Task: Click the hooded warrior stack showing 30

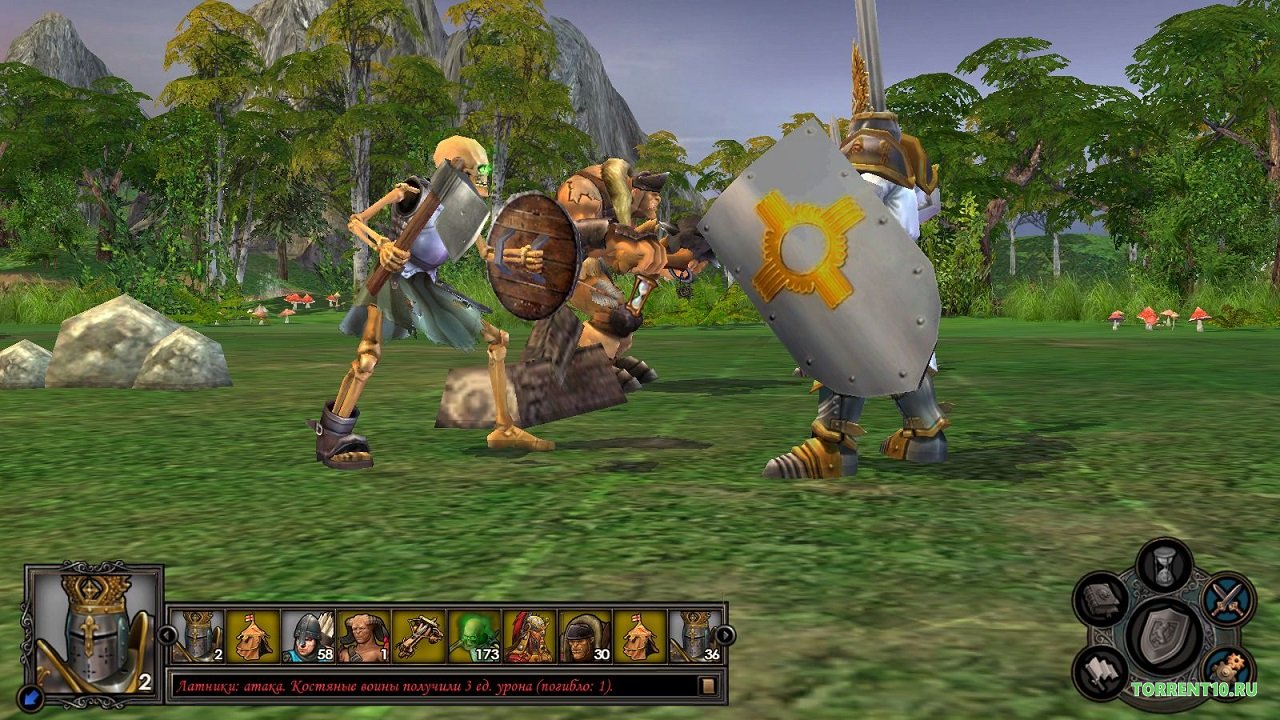Action: (585, 637)
